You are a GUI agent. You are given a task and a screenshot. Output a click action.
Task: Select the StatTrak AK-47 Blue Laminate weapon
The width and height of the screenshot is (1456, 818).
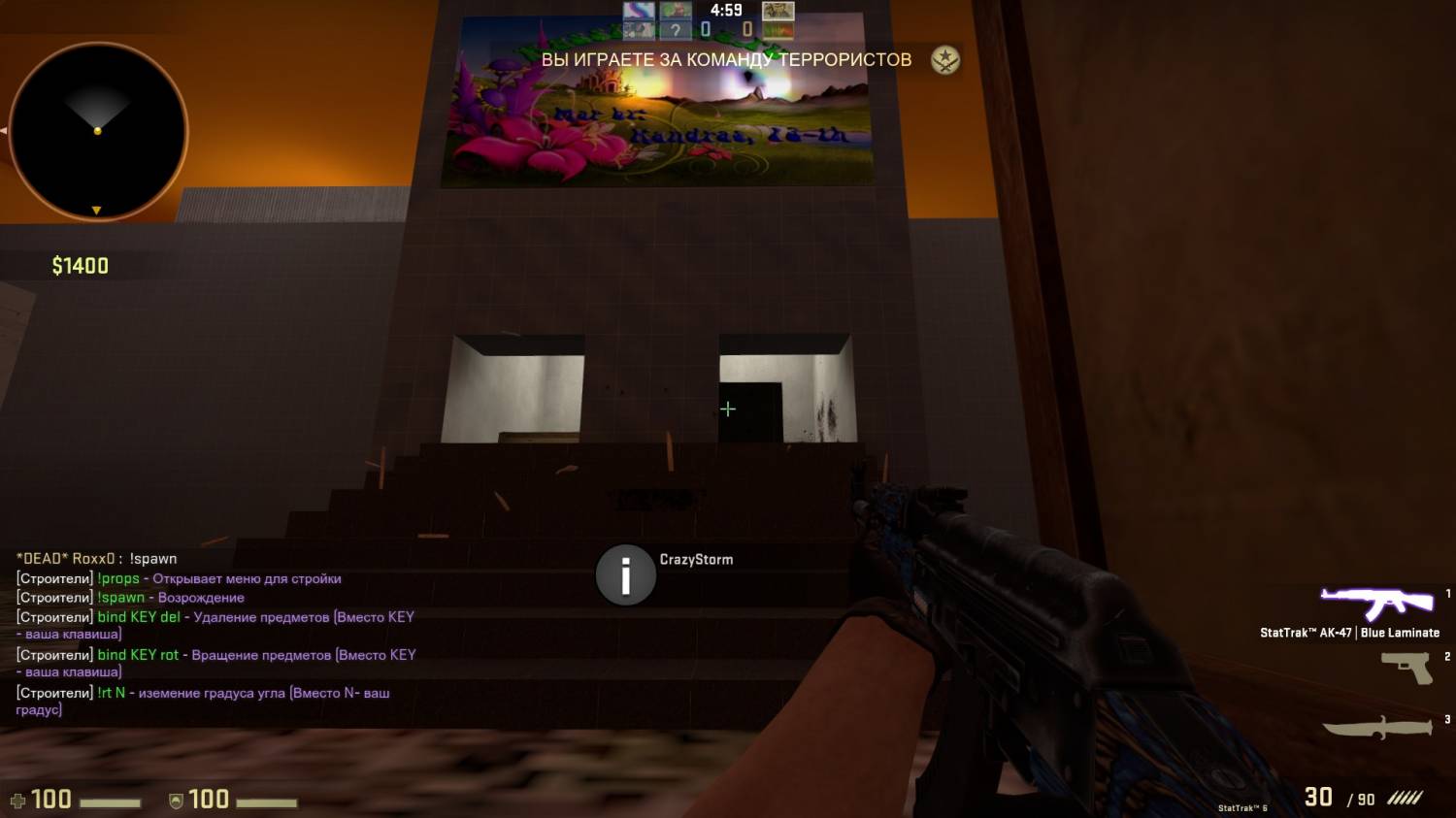(x=1376, y=604)
